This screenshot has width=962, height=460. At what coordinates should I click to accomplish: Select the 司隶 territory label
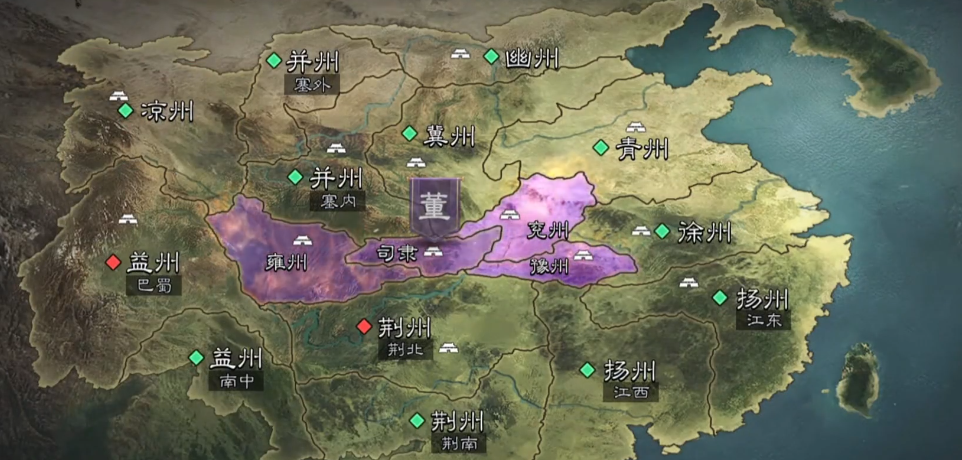click(x=395, y=254)
